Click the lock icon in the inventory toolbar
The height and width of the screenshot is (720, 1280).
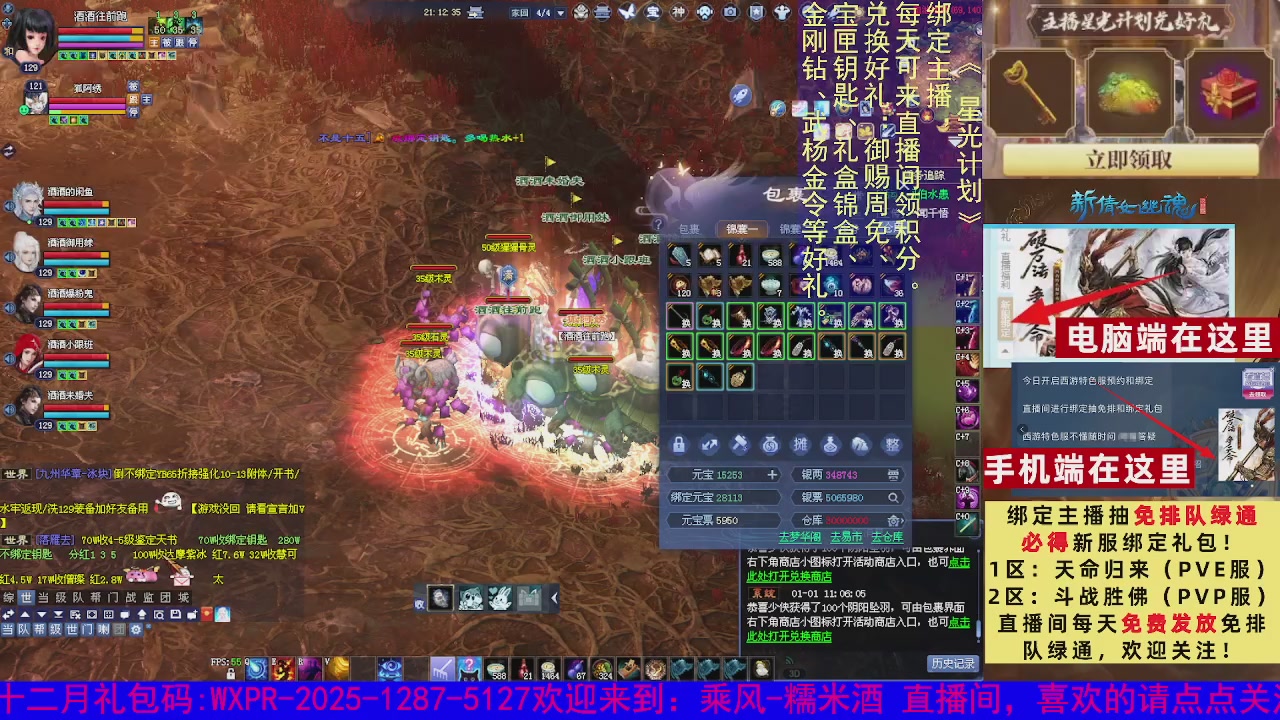click(679, 444)
